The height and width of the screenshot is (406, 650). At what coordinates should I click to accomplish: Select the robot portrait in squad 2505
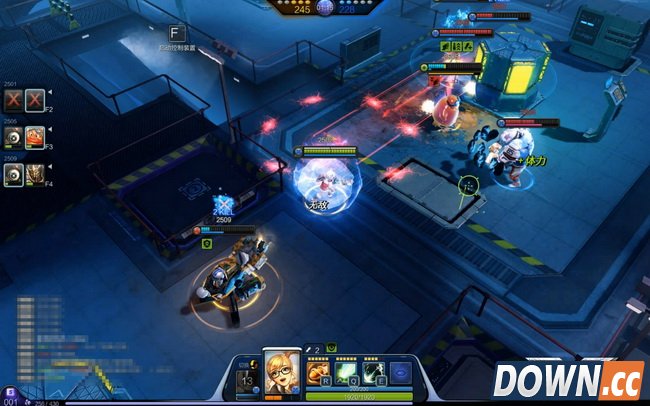tap(12, 137)
